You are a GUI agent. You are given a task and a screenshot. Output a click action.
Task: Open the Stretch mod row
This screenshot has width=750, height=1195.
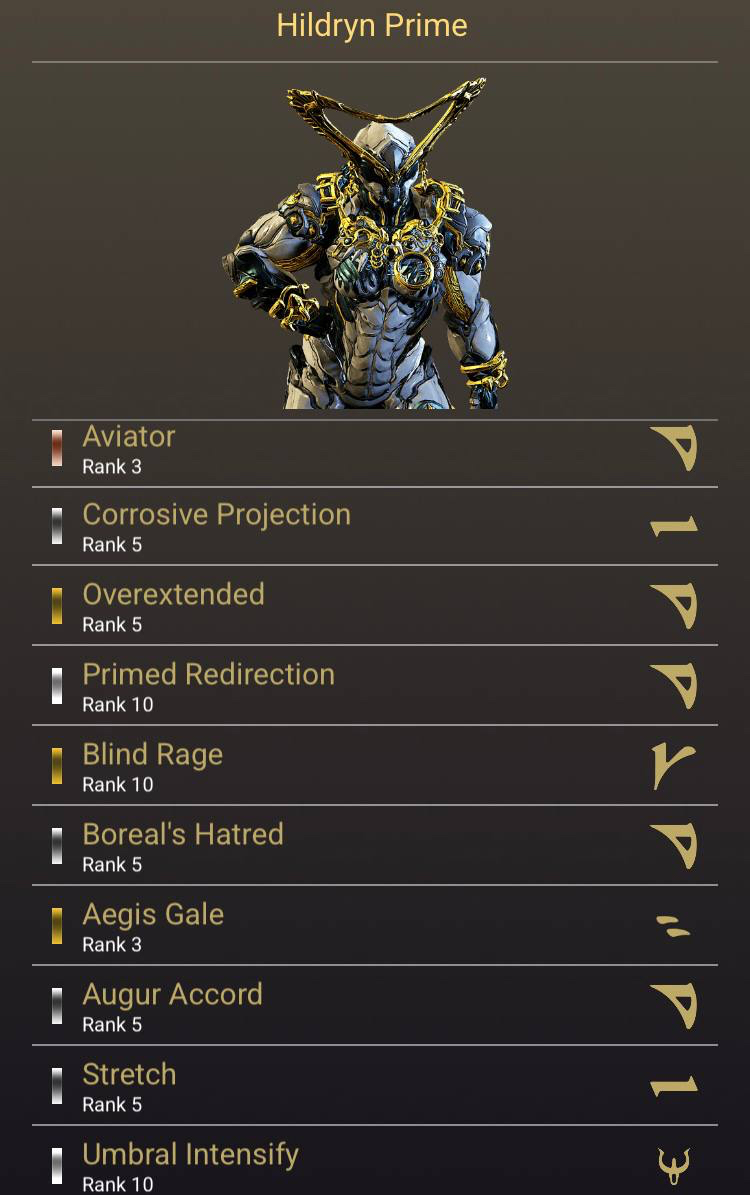coord(374,1087)
